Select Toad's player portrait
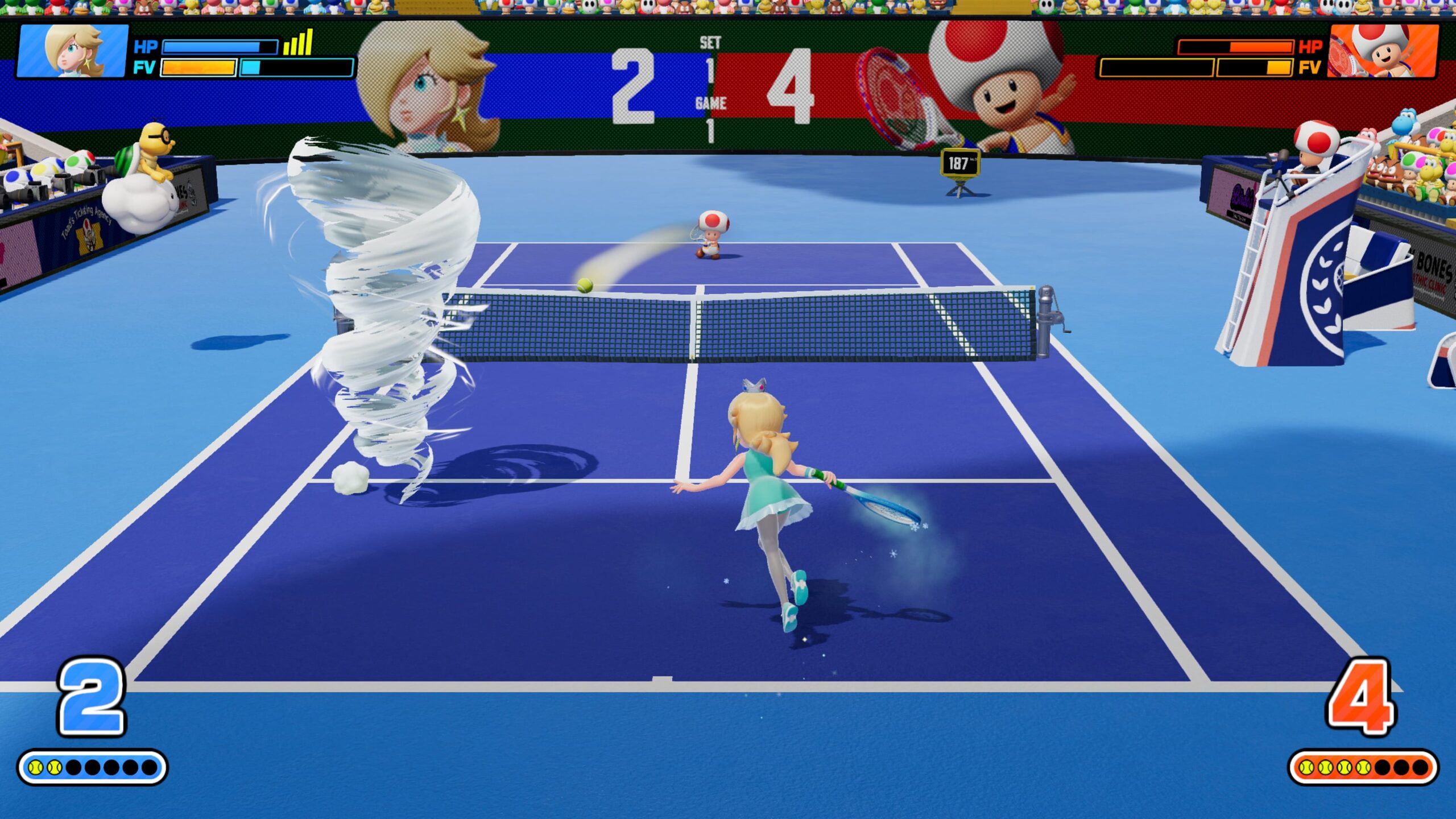This screenshot has height=819, width=1456. point(1383,51)
